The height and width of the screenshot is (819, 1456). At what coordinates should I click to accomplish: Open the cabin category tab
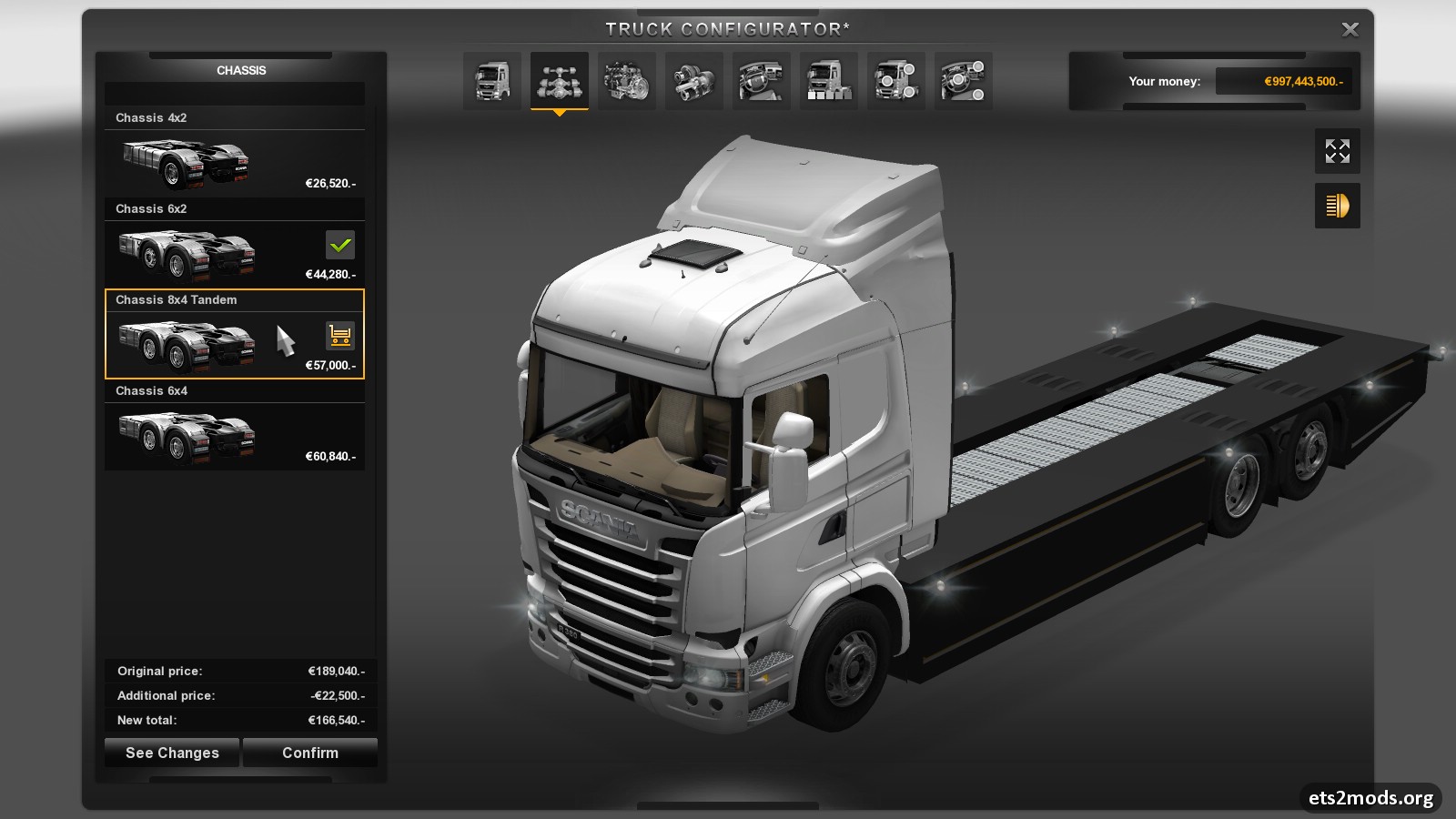pos(492,81)
